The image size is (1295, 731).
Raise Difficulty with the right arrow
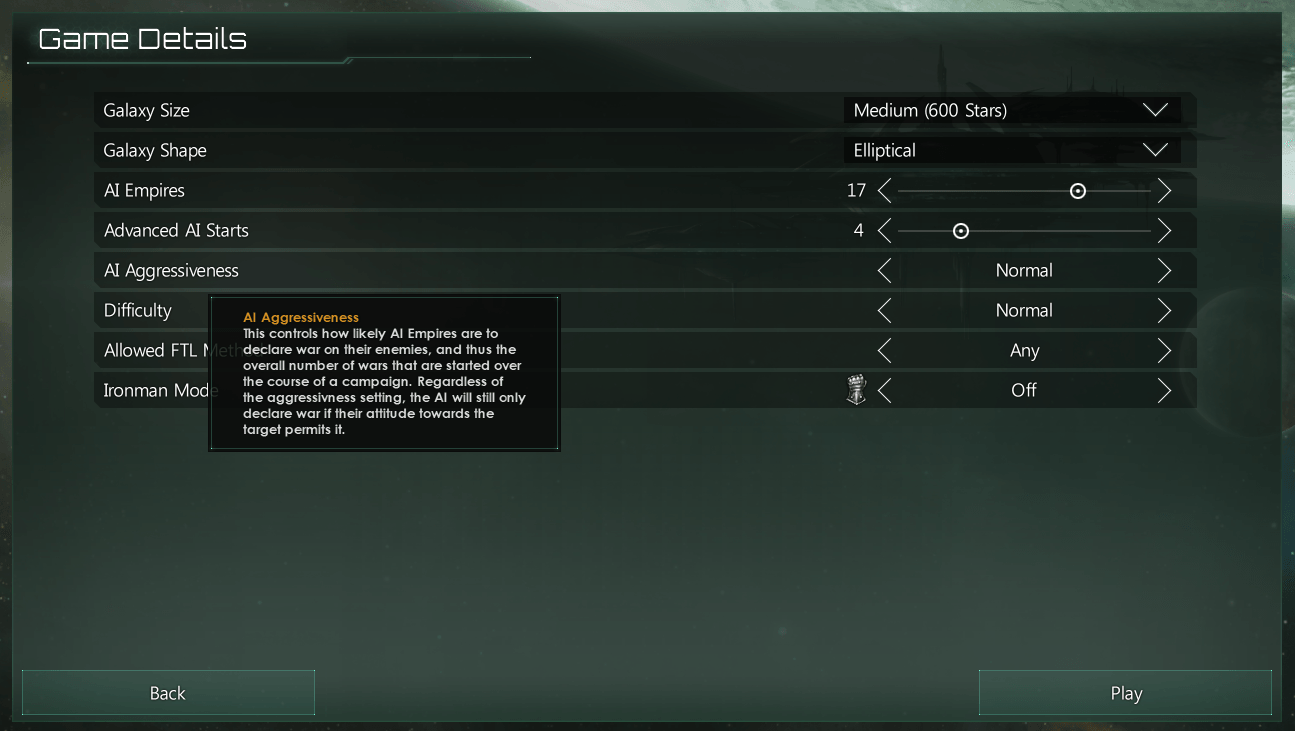[x=1164, y=310]
